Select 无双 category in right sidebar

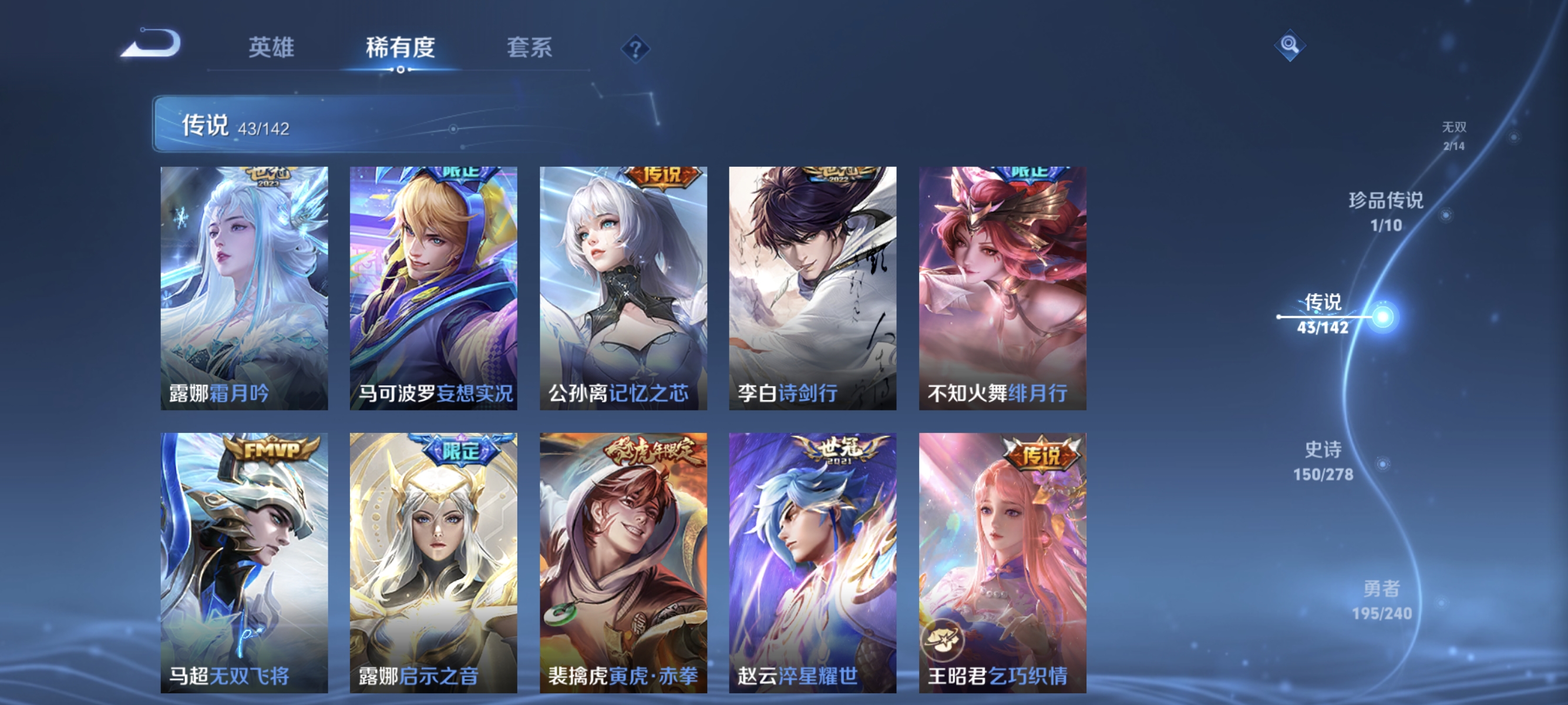click(x=1455, y=136)
